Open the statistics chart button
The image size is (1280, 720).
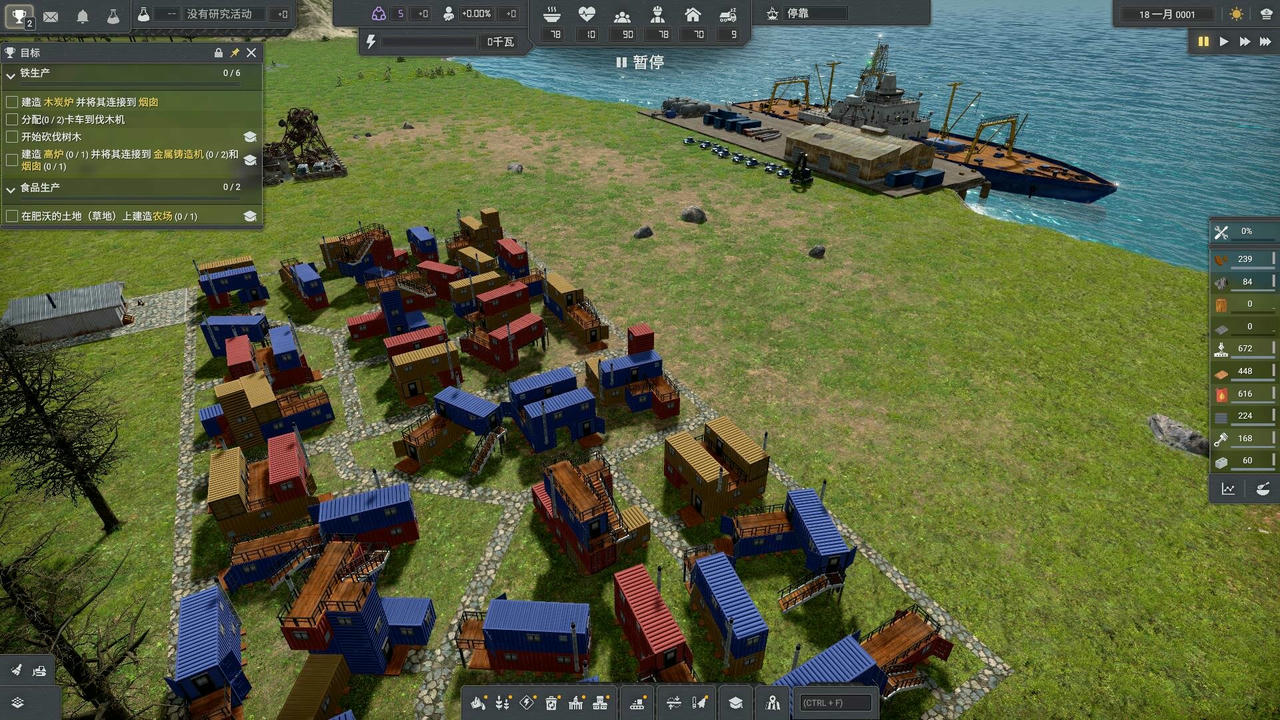[1228, 489]
